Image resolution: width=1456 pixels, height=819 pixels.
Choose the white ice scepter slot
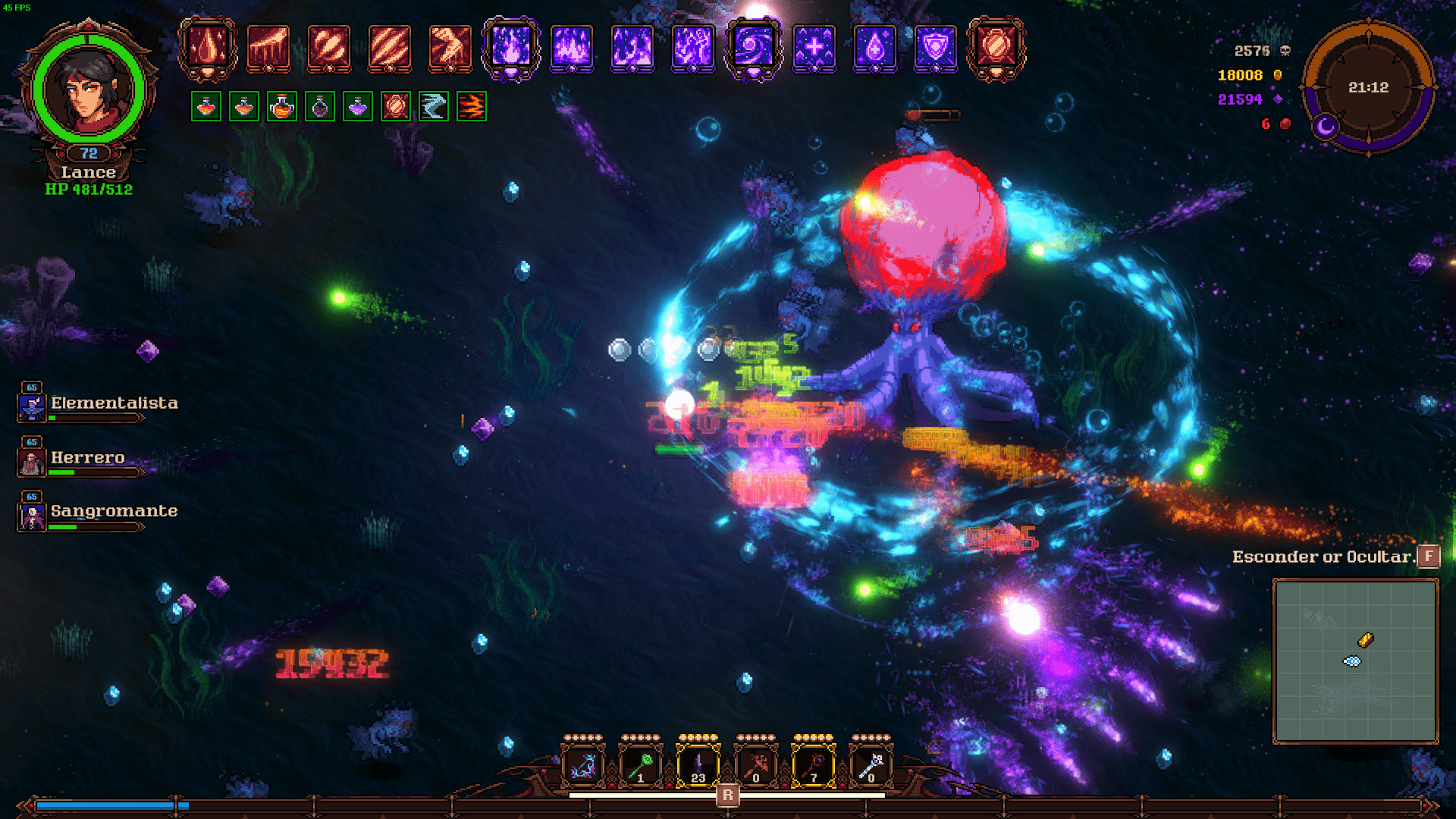pyautogui.click(x=871, y=765)
